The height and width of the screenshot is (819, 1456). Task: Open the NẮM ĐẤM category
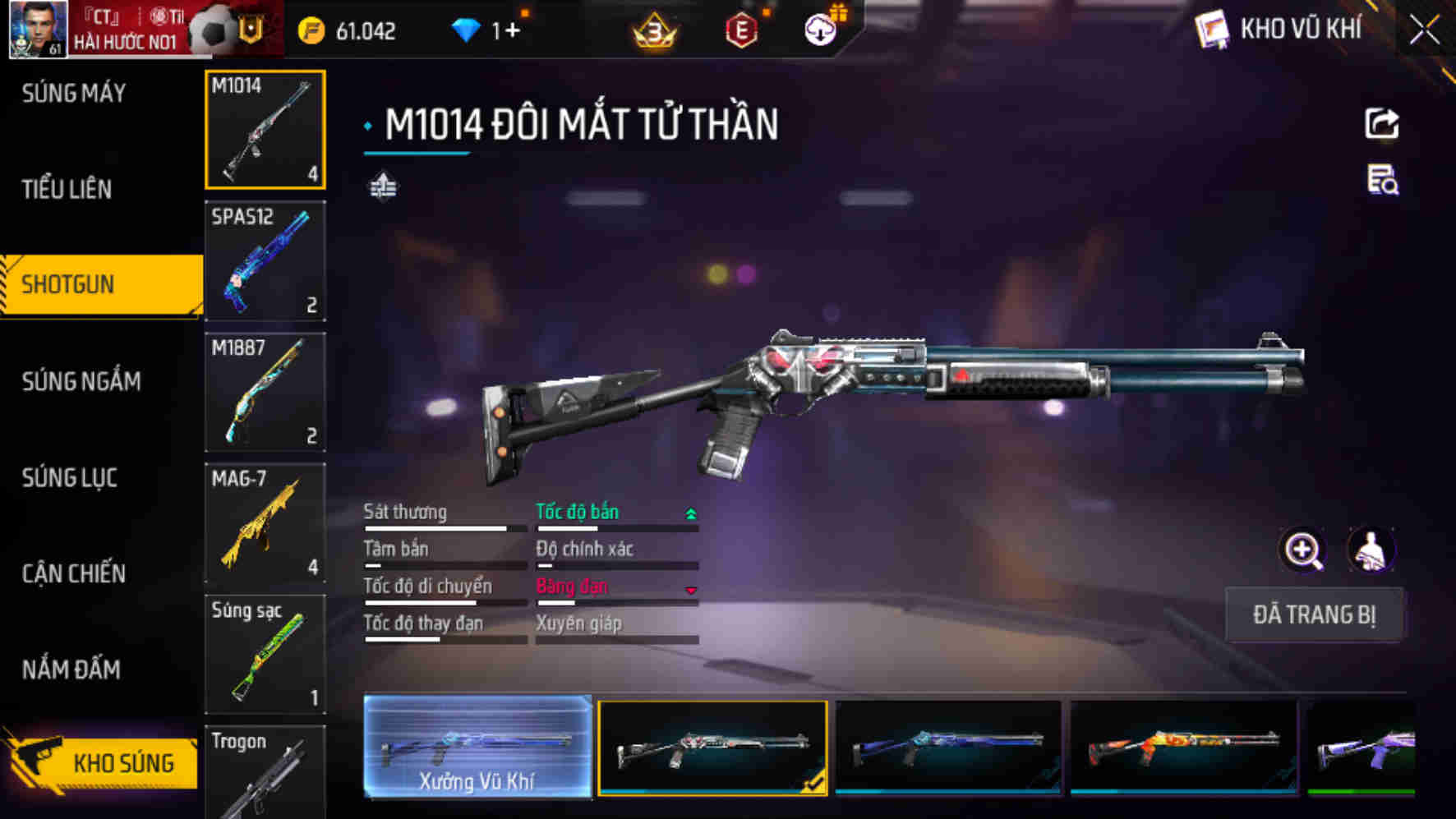click(71, 669)
